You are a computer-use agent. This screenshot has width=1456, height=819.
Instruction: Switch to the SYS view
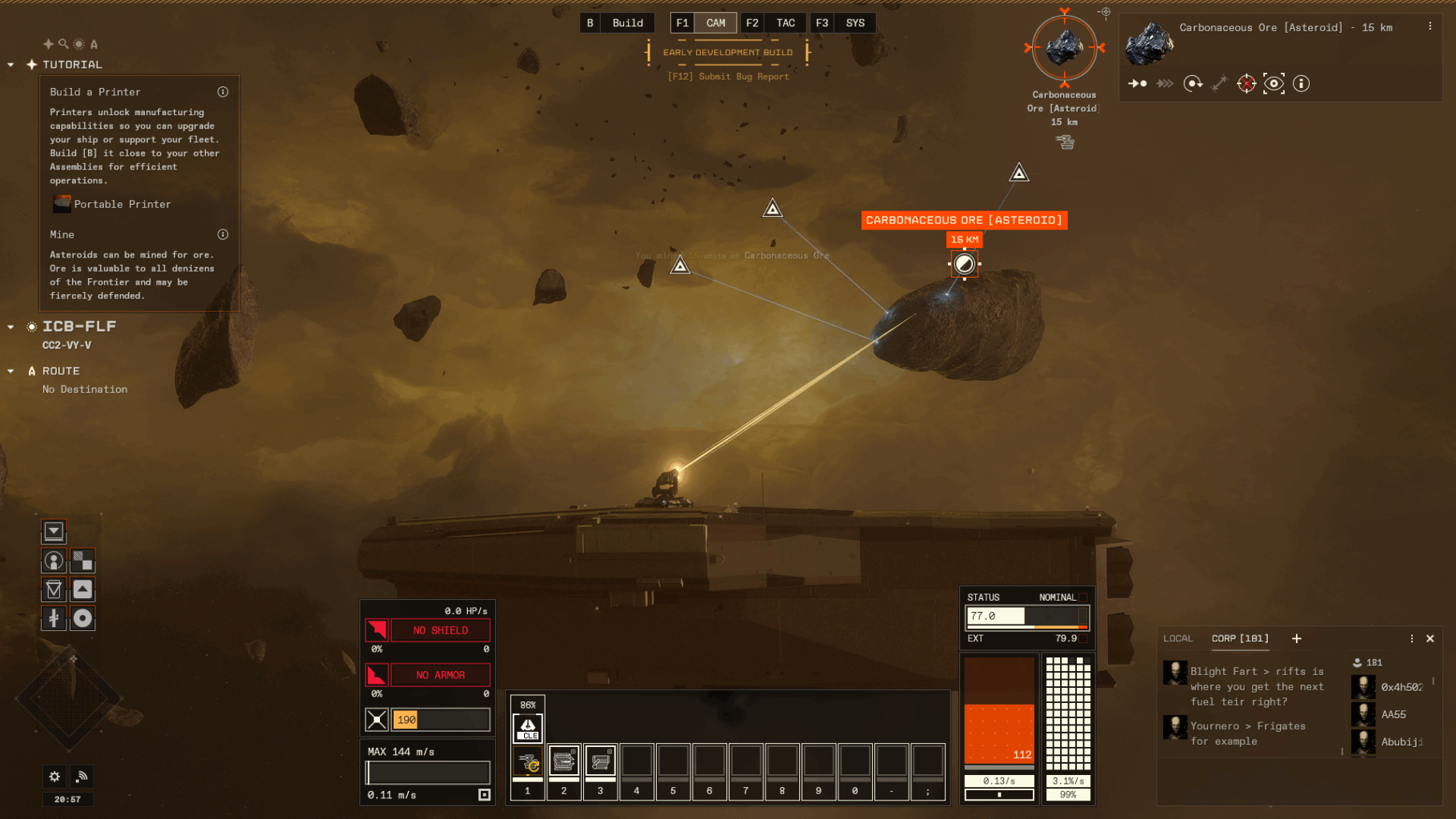pos(854,23)
